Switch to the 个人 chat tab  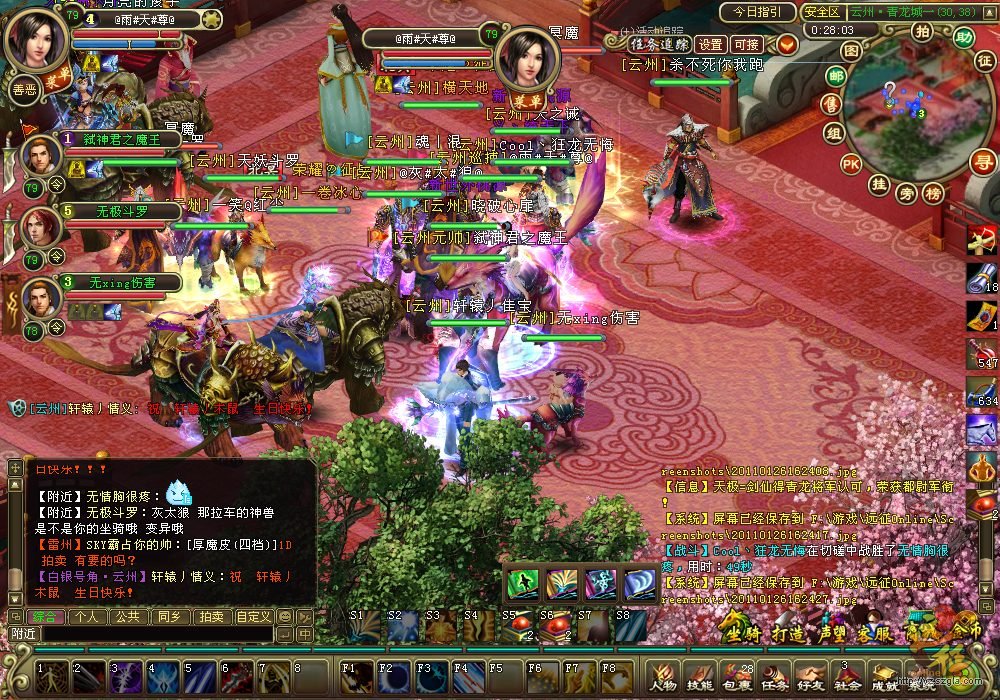(87, 616)
